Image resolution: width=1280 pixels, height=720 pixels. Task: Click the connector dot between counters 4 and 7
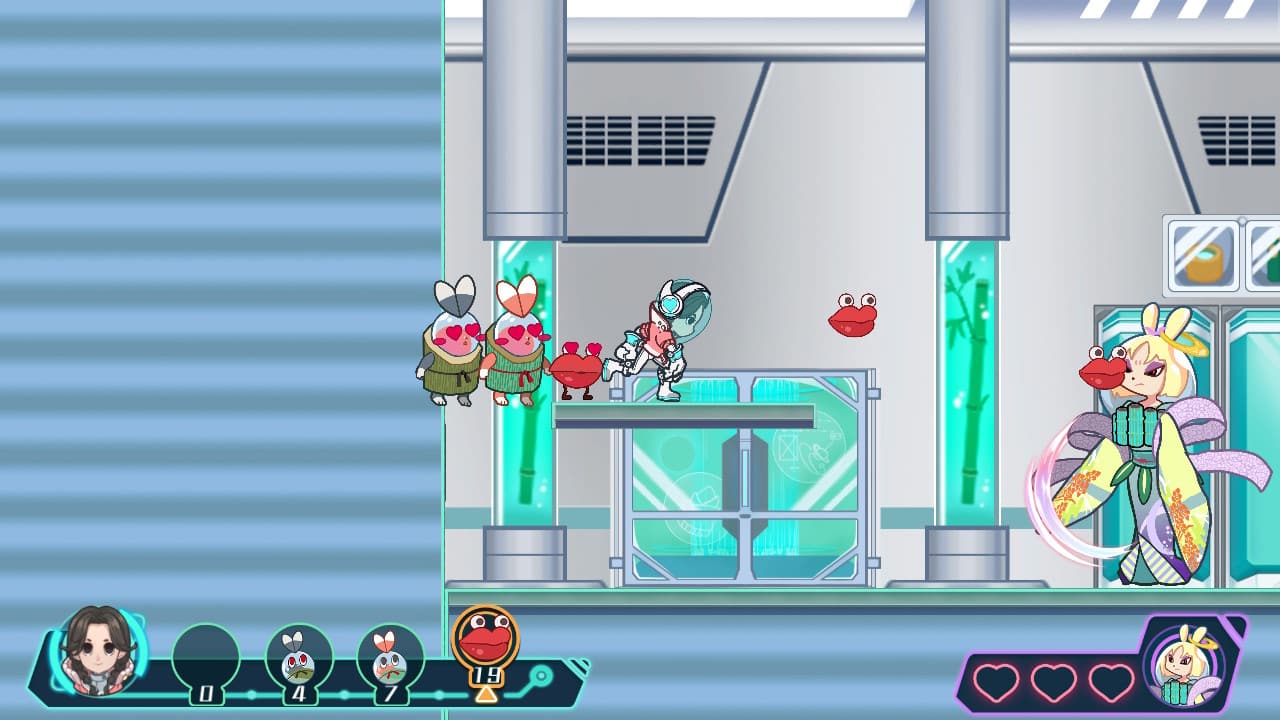pos(343,694)
